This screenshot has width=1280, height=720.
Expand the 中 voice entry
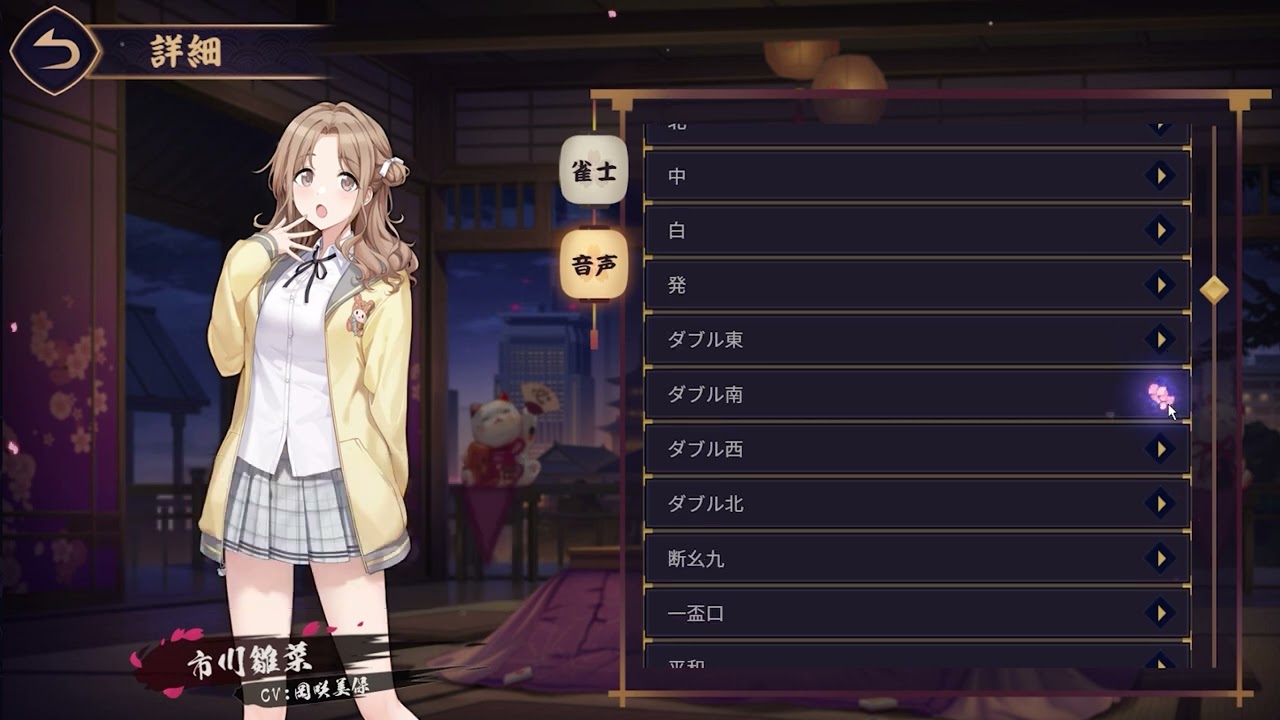[x=1160, y=176]
